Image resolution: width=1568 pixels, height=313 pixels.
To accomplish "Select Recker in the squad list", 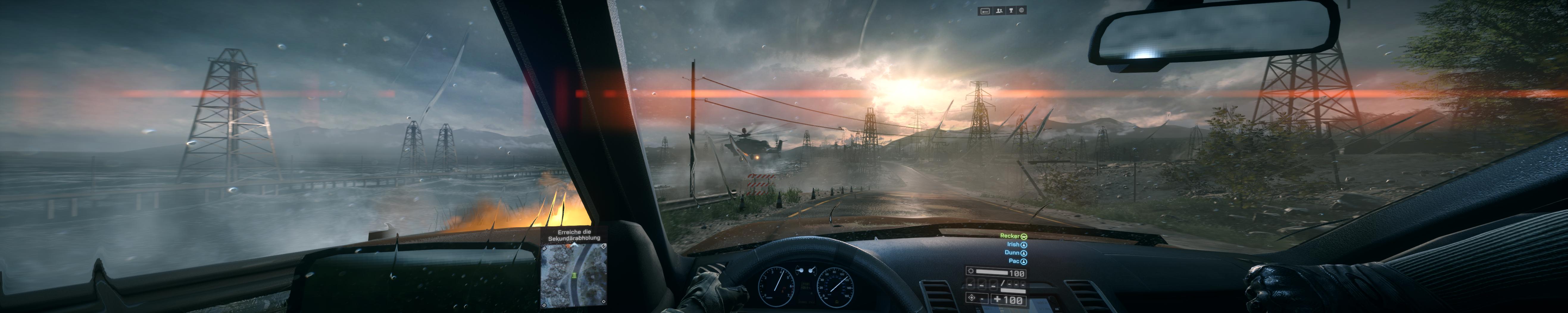I will pyautogui.click(x=1011, y=236).
